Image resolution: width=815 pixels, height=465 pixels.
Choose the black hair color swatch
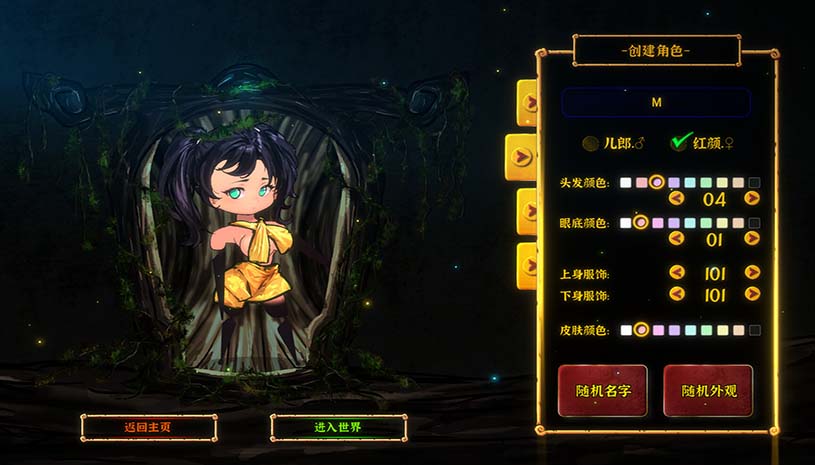click(x=754, y=183)
